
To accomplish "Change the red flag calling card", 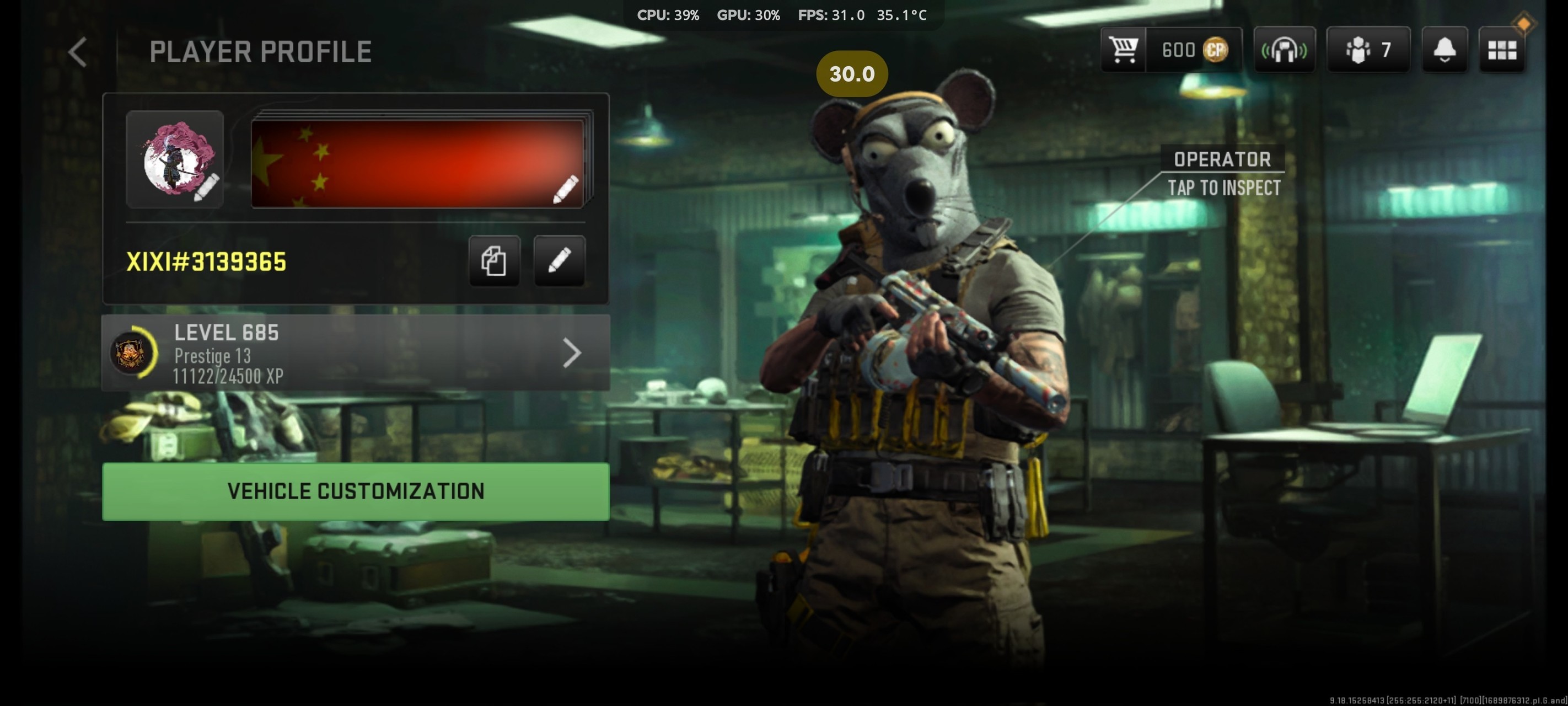I will coord(418,163).
